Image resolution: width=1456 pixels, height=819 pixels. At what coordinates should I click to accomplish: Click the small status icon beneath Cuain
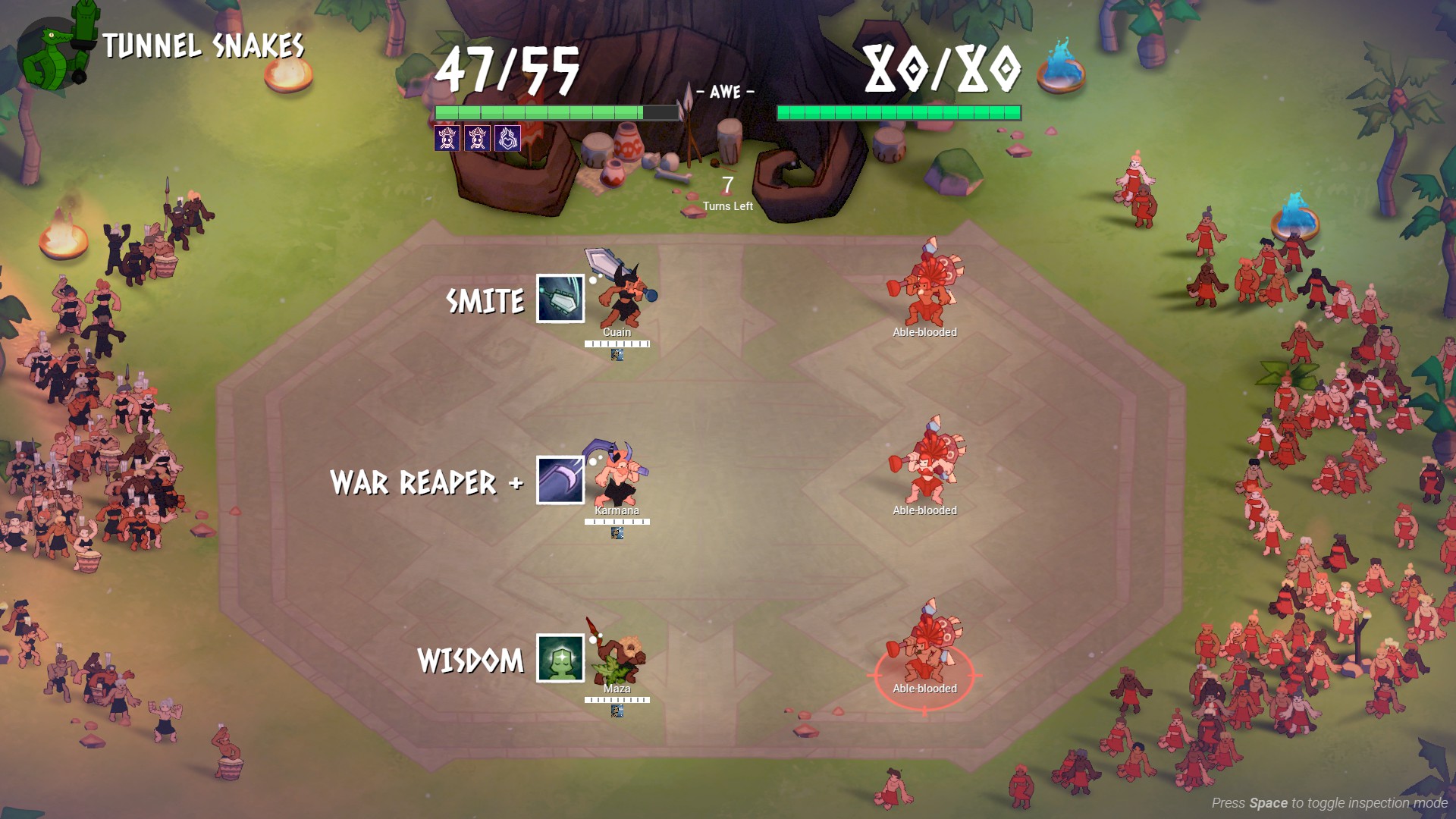(617, 355)
